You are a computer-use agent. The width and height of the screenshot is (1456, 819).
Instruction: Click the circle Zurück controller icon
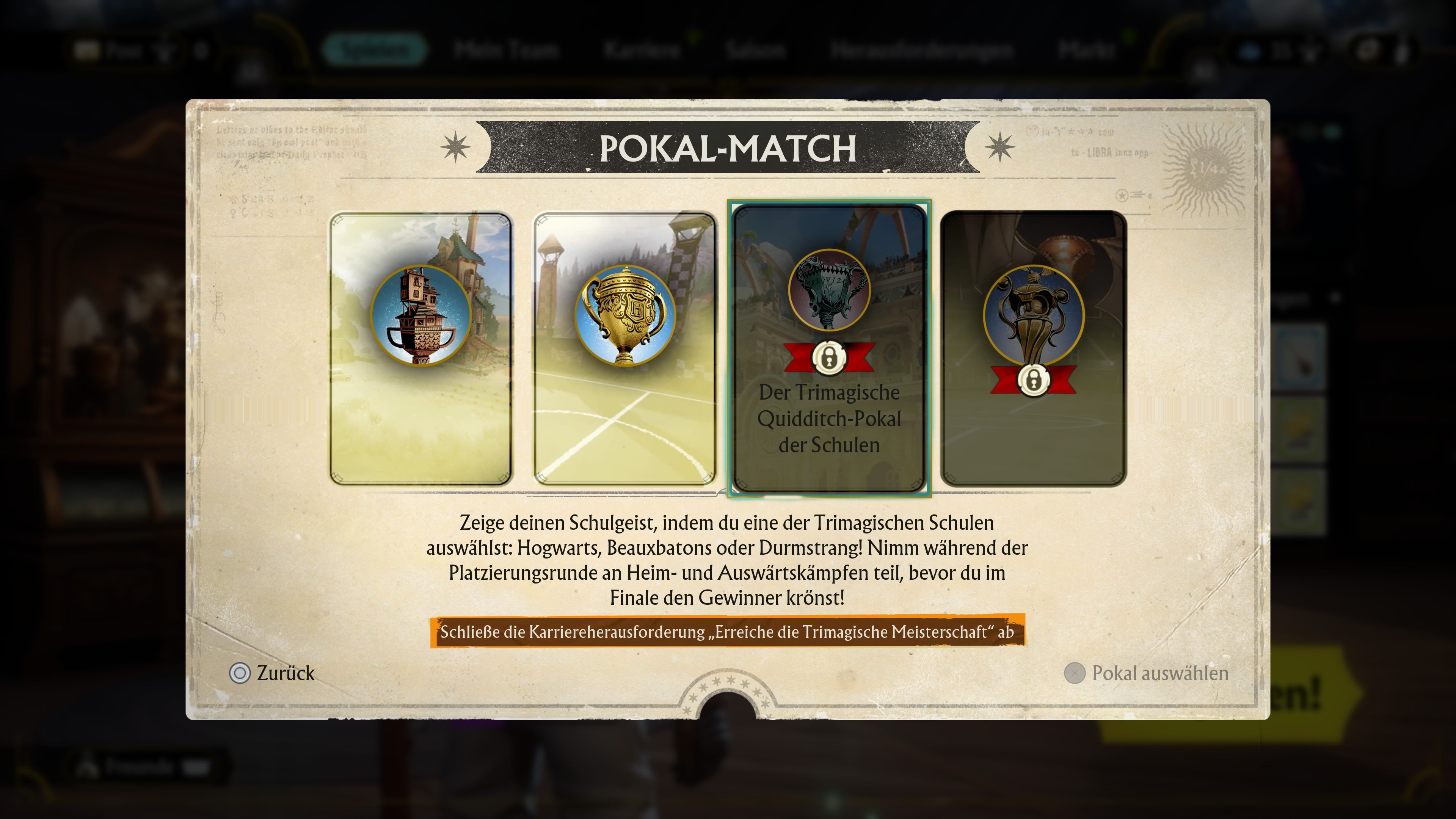pos(240,673)
